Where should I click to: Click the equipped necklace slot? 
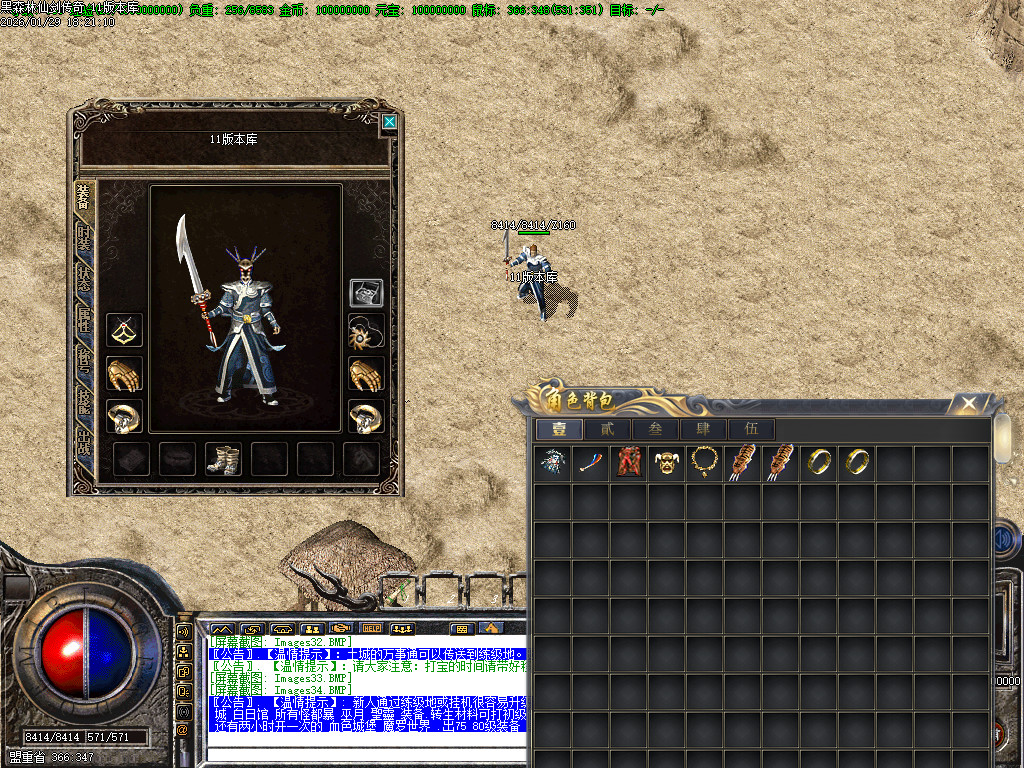(124, 329)
